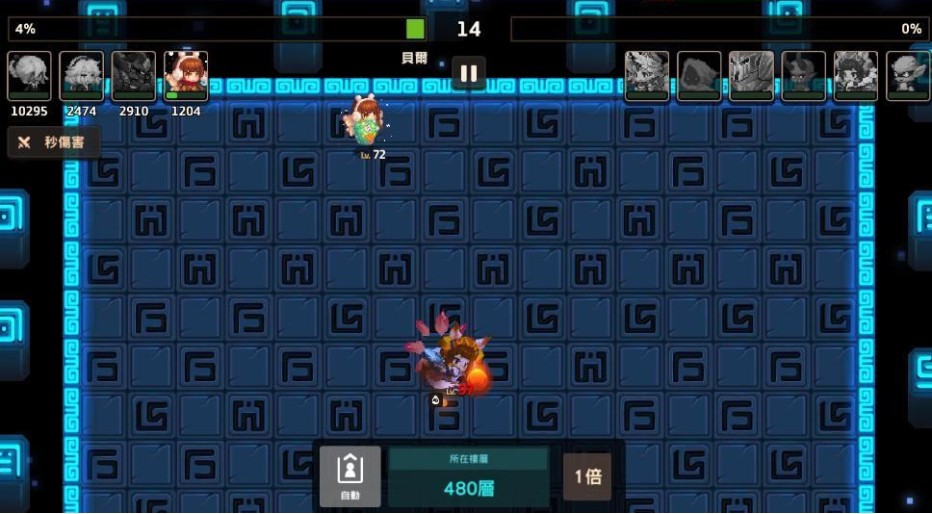The height and width of the screenshot is (514, 932).
Task: Select the hooded enemy portrait
Action: pyautogui.click(x=699, y=76)
